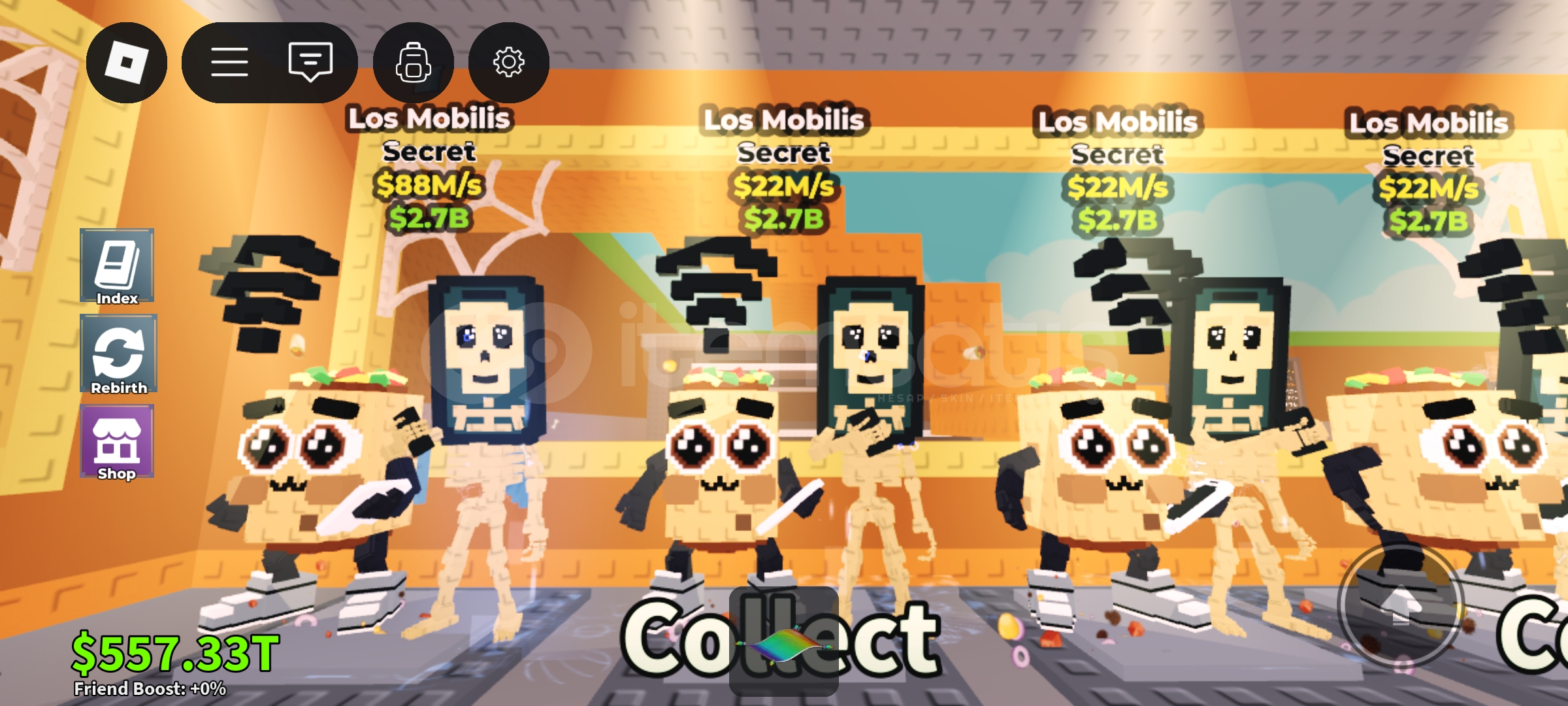Select the second Los Mobilis nameplate
1568x706 pixels.
[x=784, y=120]
